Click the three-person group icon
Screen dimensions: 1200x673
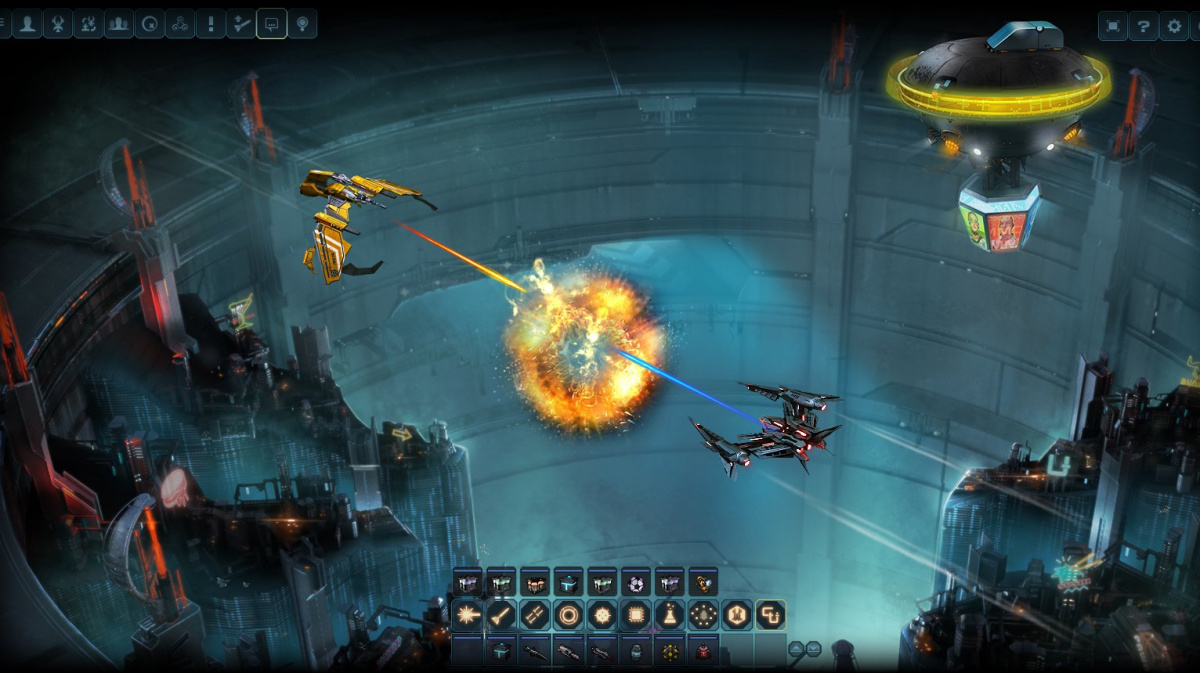(119, 24)
